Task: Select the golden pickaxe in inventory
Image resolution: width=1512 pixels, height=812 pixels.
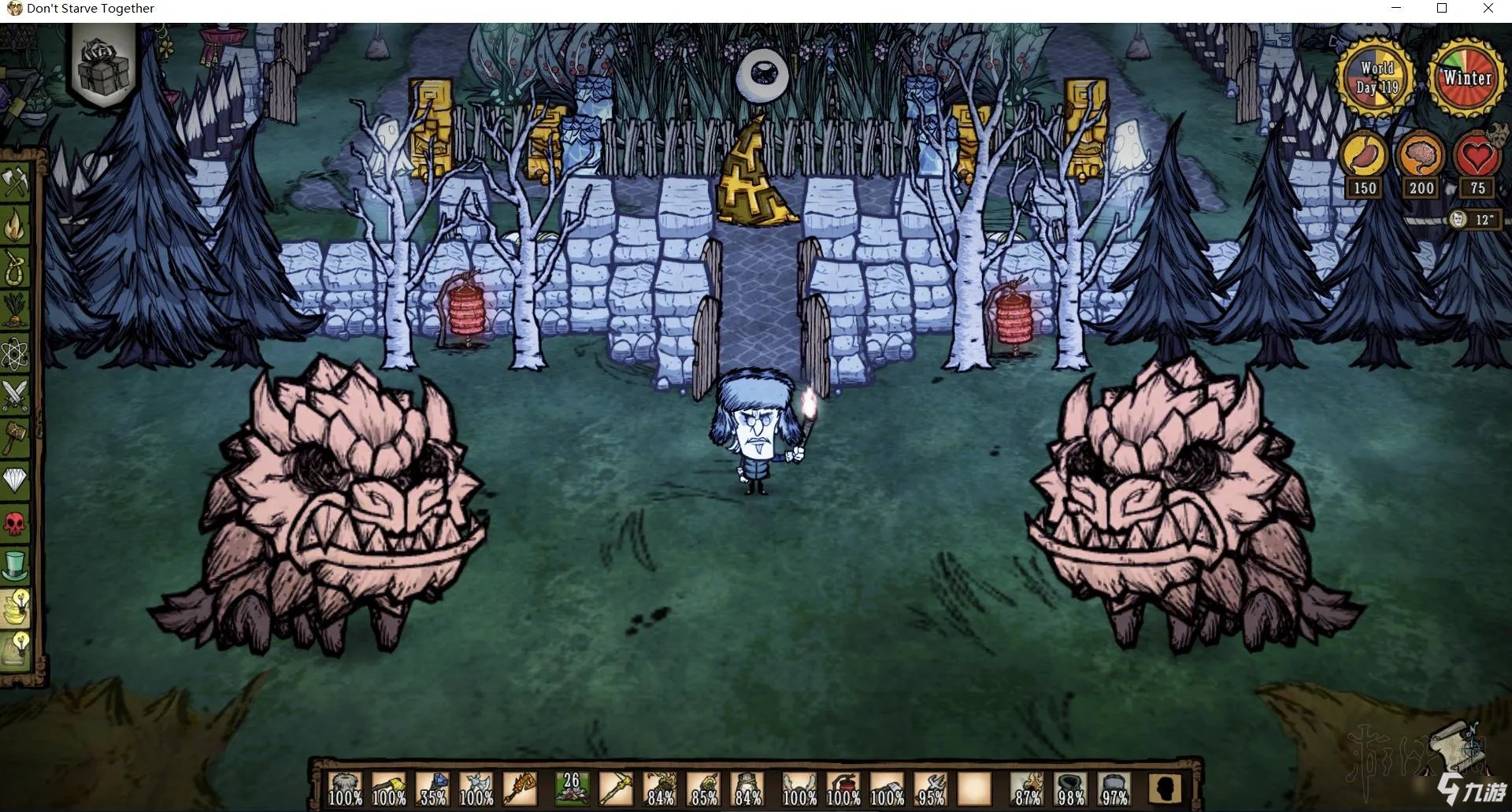Action: coord(616,788)
